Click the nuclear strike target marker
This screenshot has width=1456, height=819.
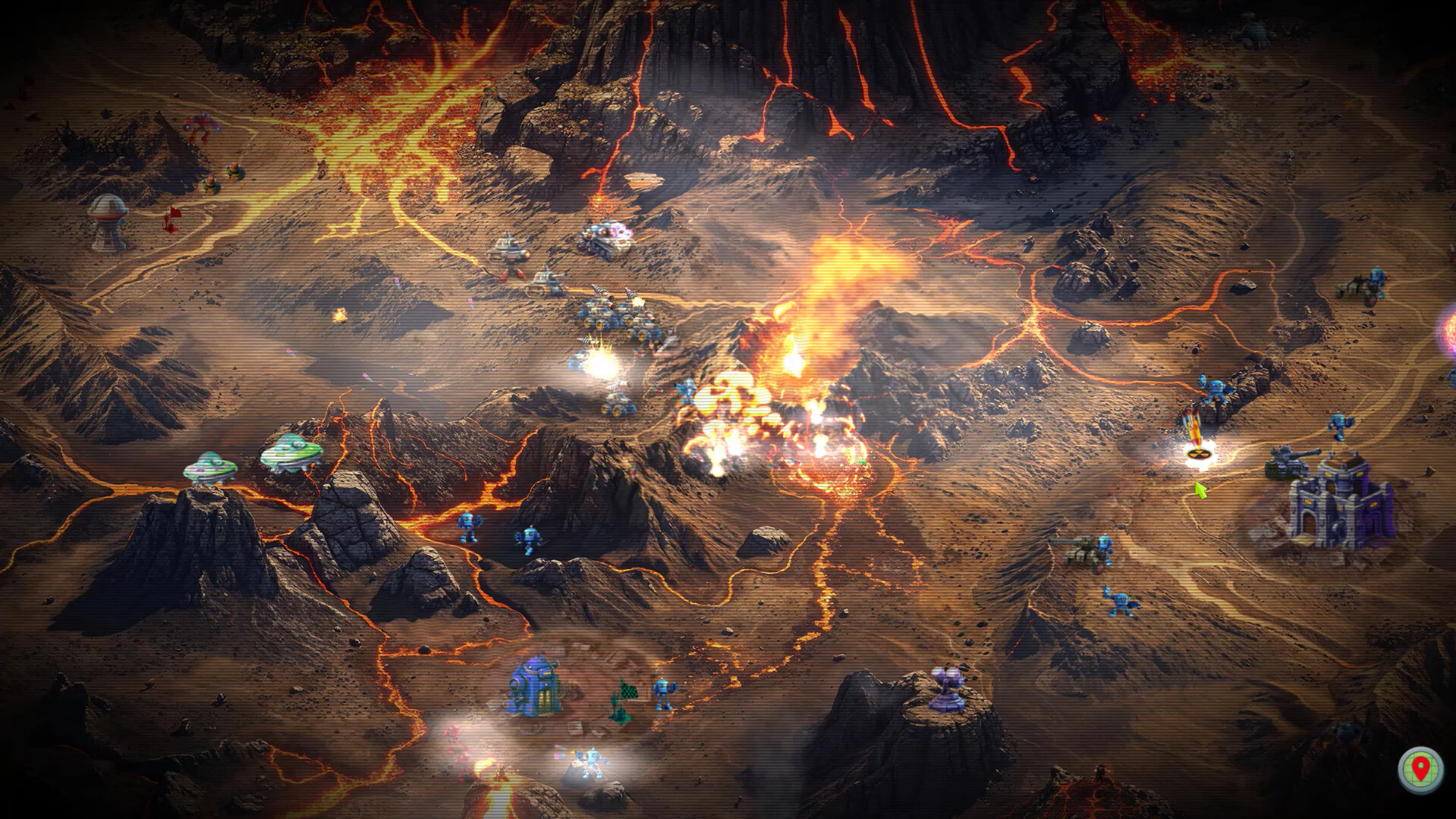1200,454
